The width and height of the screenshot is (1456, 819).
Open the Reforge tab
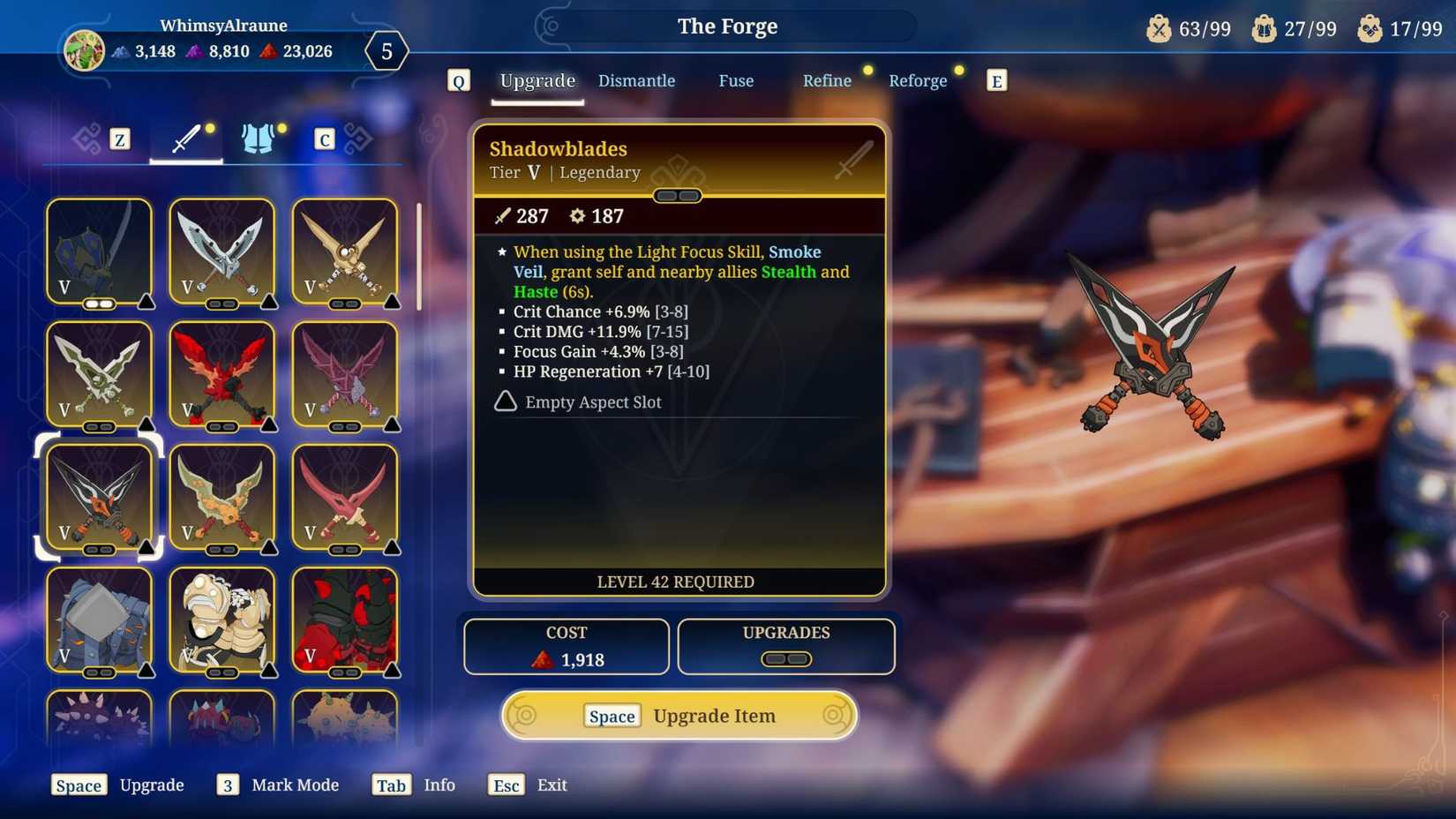[918, 80]
